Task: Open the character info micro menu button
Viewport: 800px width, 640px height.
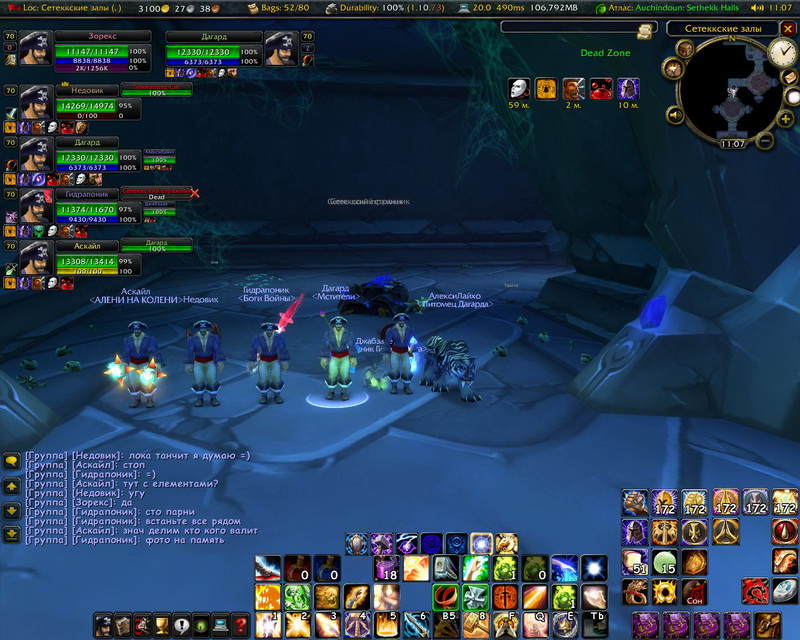Action: (x=103, y=625)
